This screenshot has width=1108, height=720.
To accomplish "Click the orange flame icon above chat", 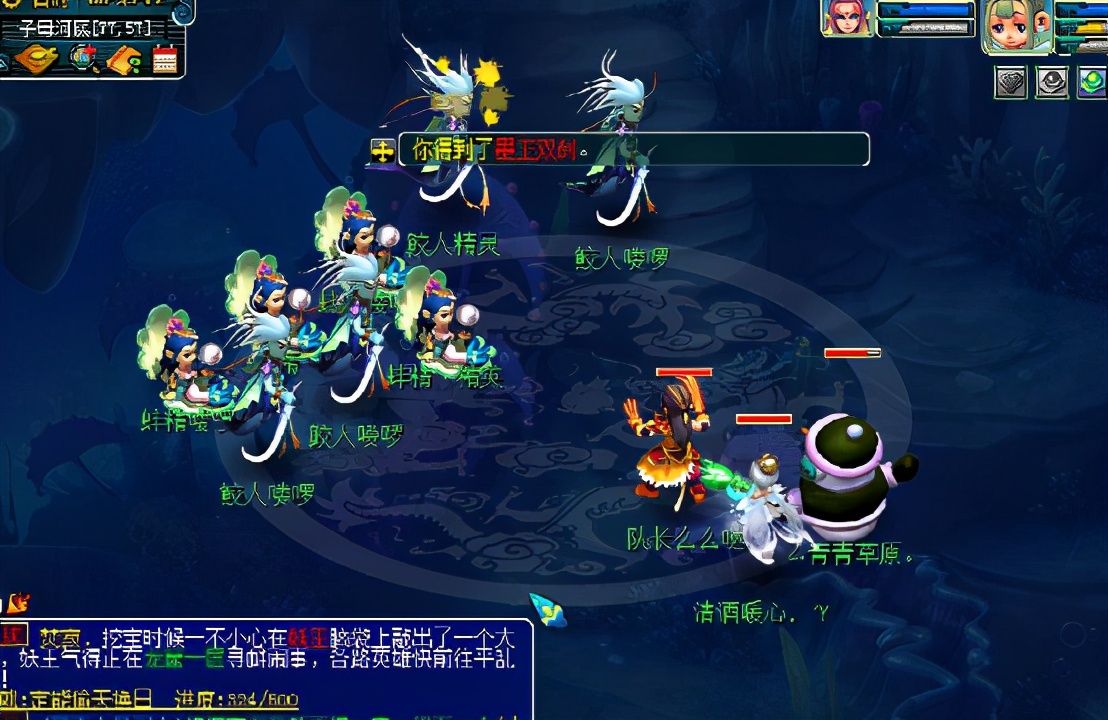I will (x=19, y=603).
